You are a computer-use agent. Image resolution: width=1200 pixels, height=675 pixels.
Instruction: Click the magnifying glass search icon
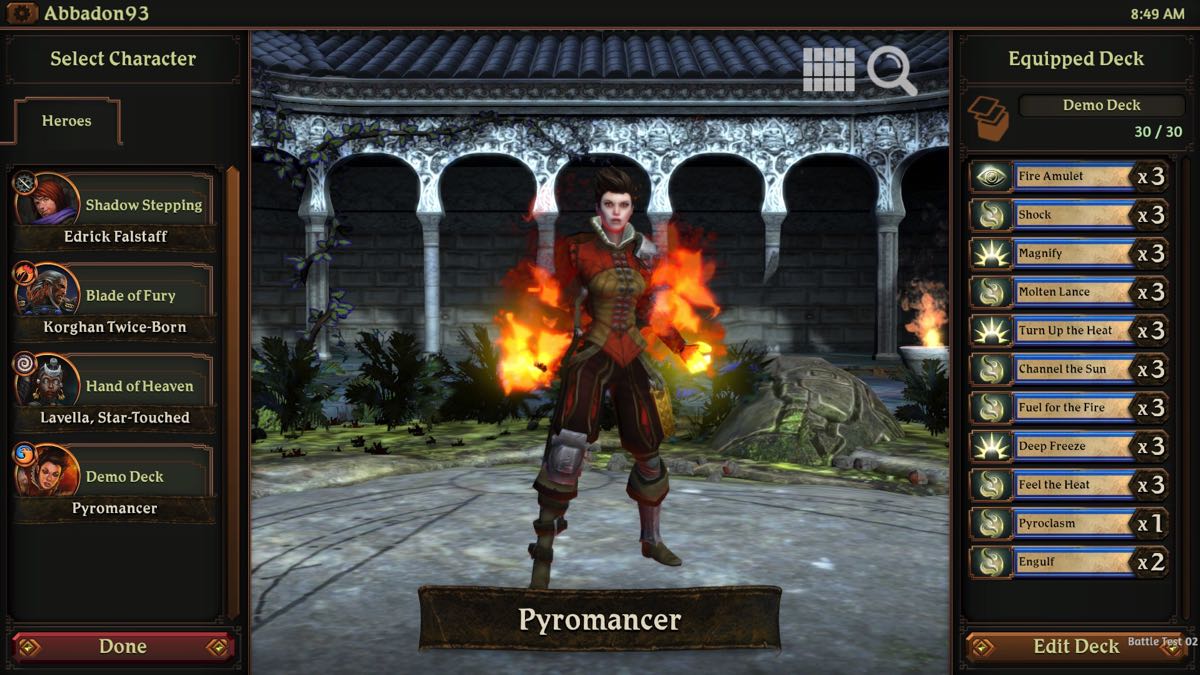891,71
